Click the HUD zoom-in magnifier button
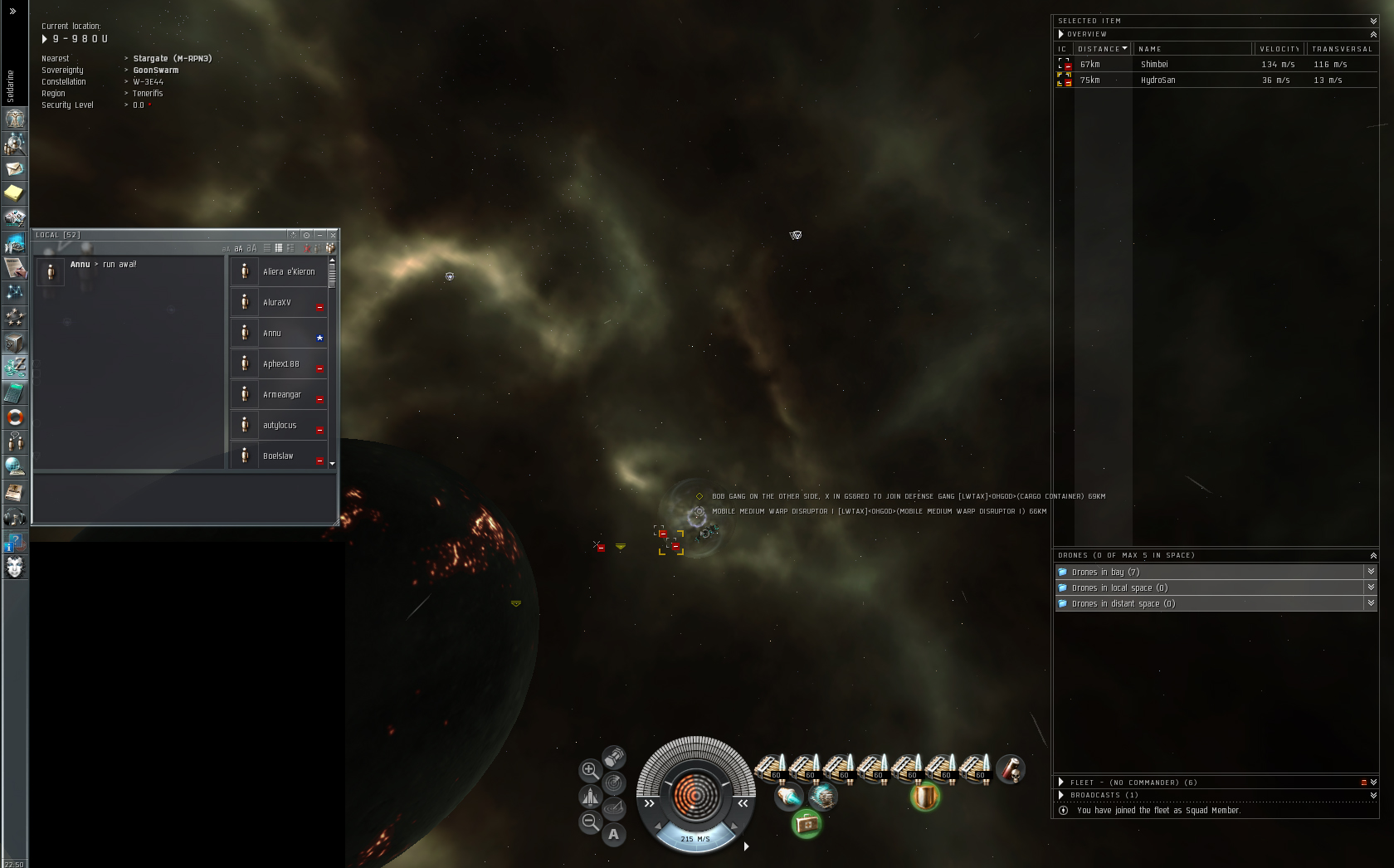 (590, 770)
